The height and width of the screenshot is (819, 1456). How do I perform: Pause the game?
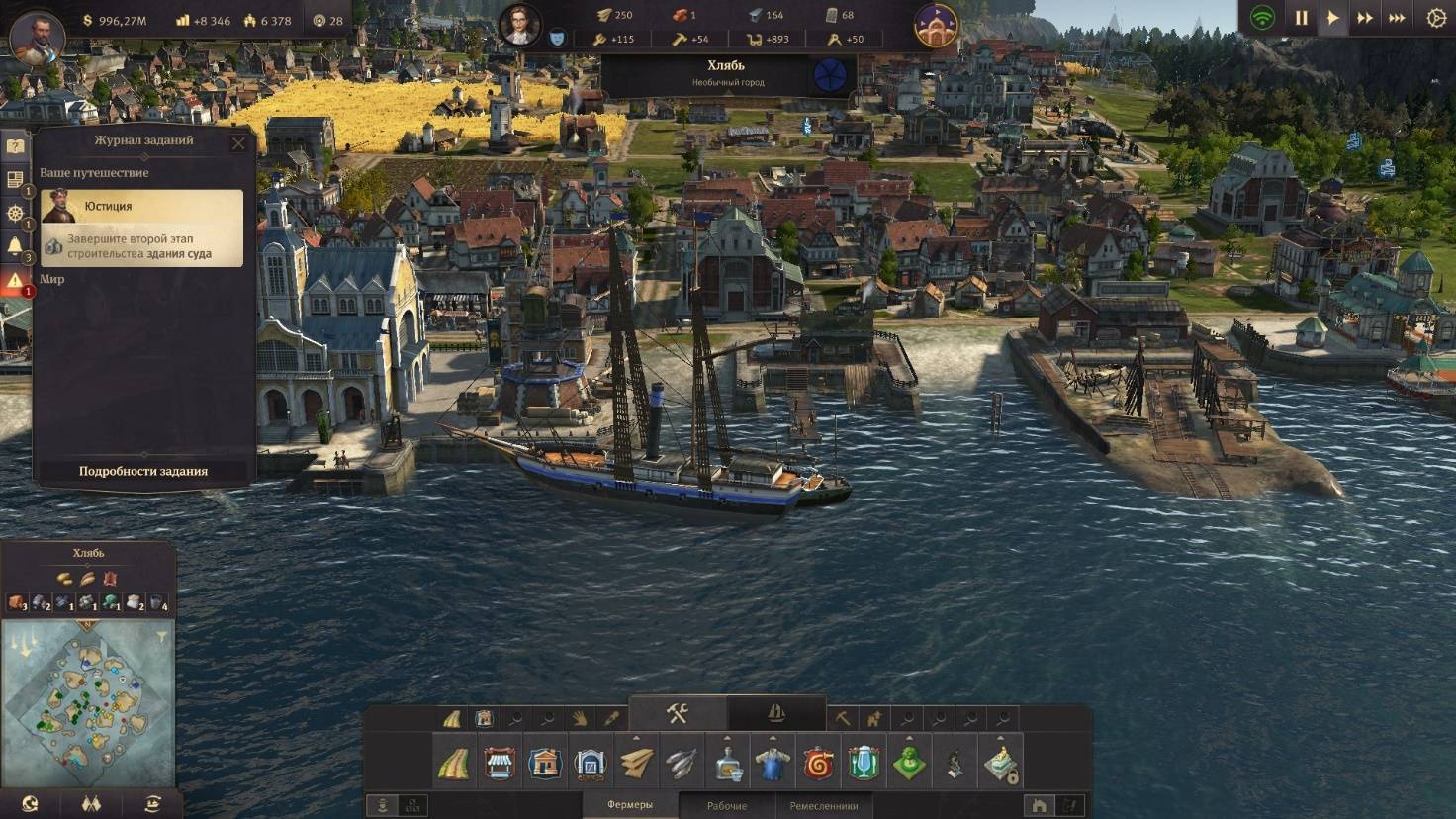point(1301,18)
